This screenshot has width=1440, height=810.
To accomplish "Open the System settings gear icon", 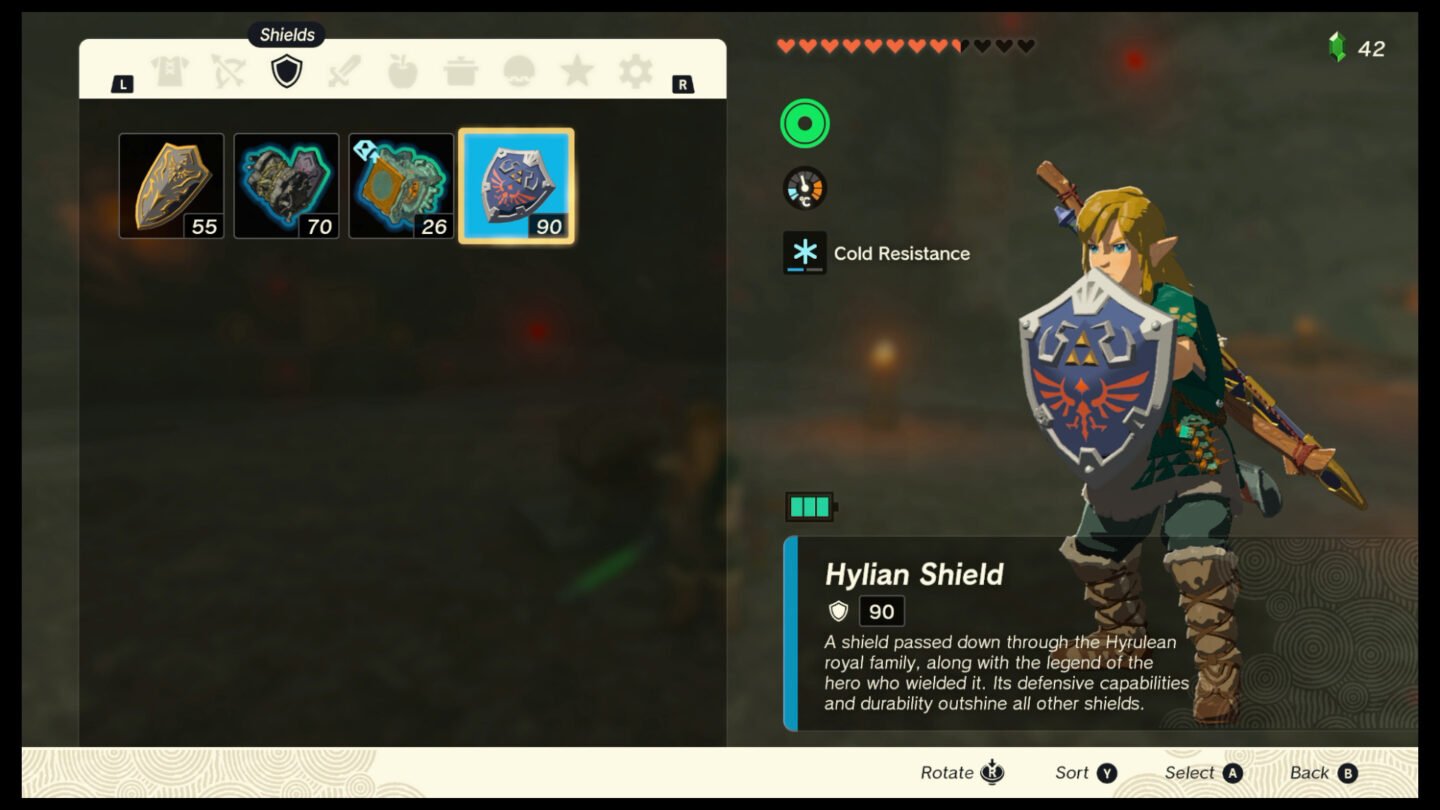I will pos(635,73).
